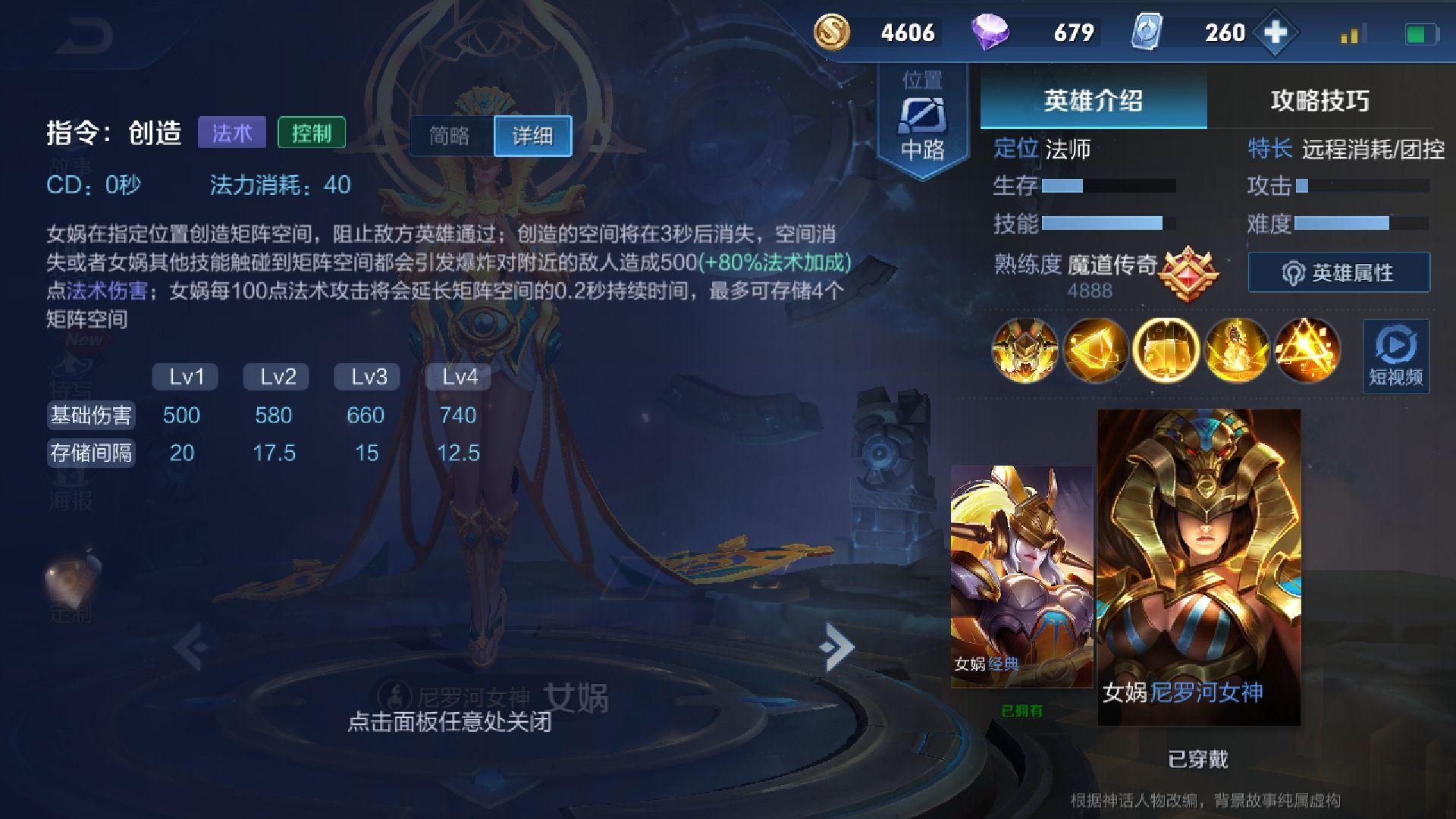Select the first passive skill icon
The width and height of the screenshot is (1456, 819).
[x=1025, y=349]
